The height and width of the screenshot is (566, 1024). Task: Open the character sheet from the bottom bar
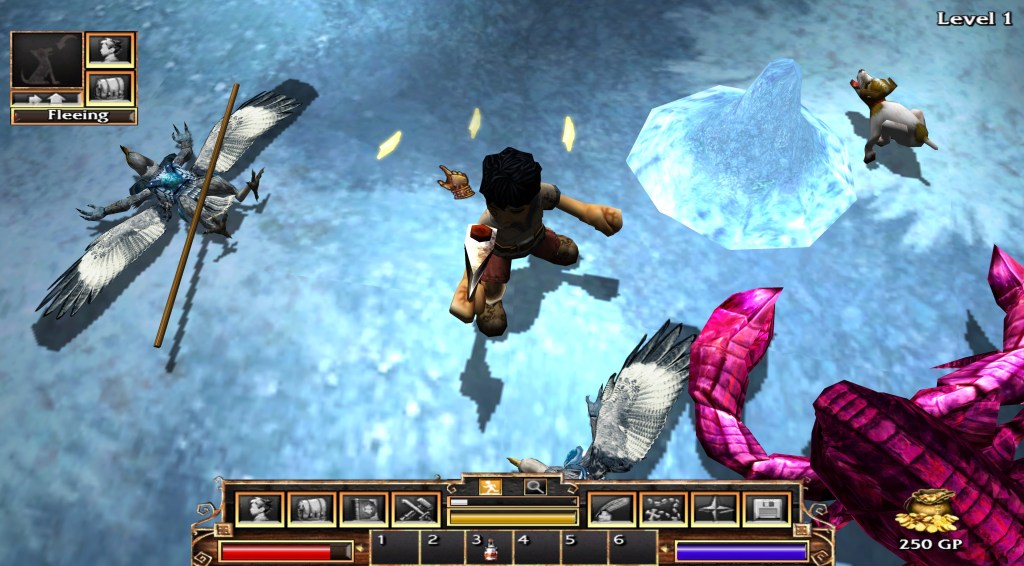[x=260, y=509]
